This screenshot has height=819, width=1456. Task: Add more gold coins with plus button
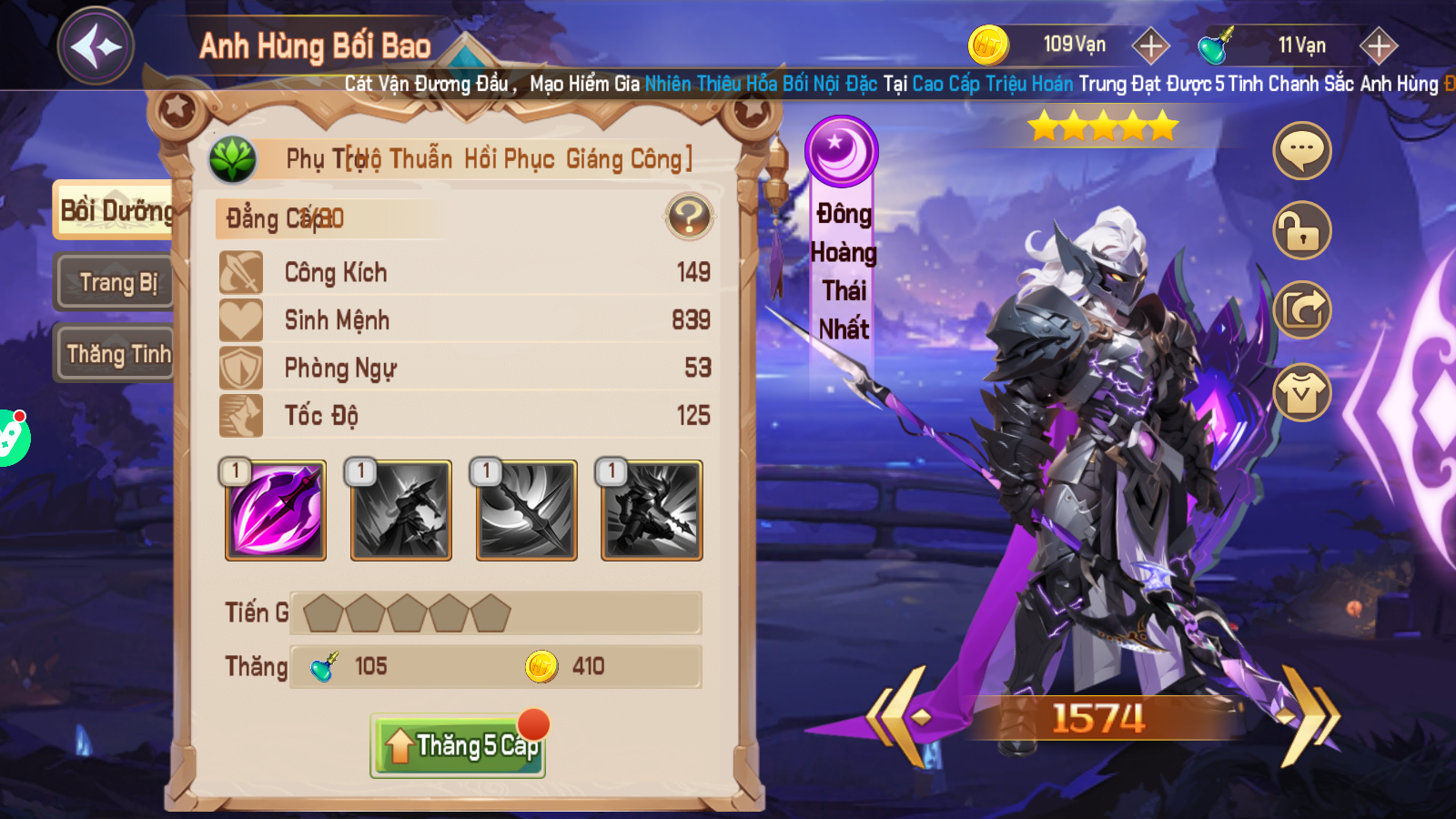click(x=1151, y=45)
